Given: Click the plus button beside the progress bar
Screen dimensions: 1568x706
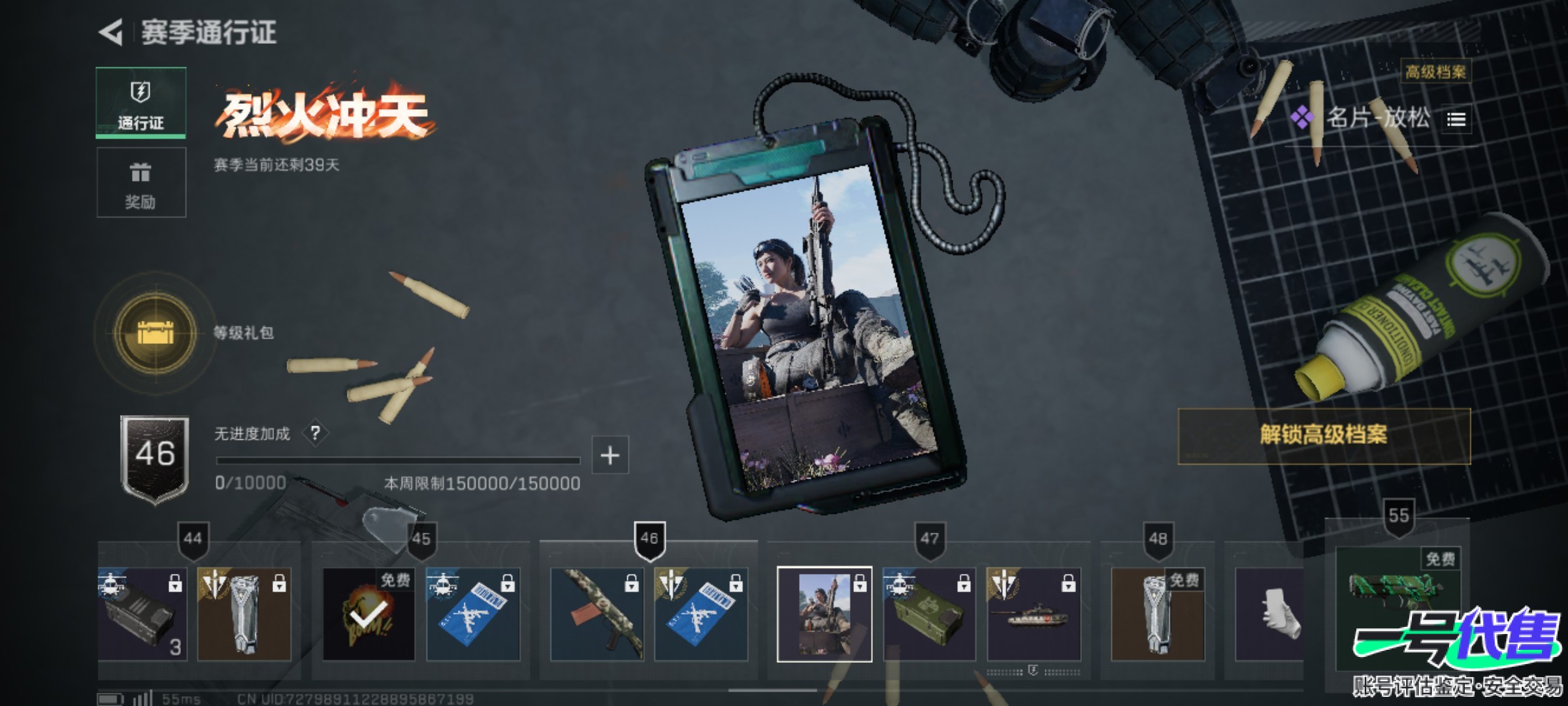Looking at the screenshot, I should coord(610,455).
